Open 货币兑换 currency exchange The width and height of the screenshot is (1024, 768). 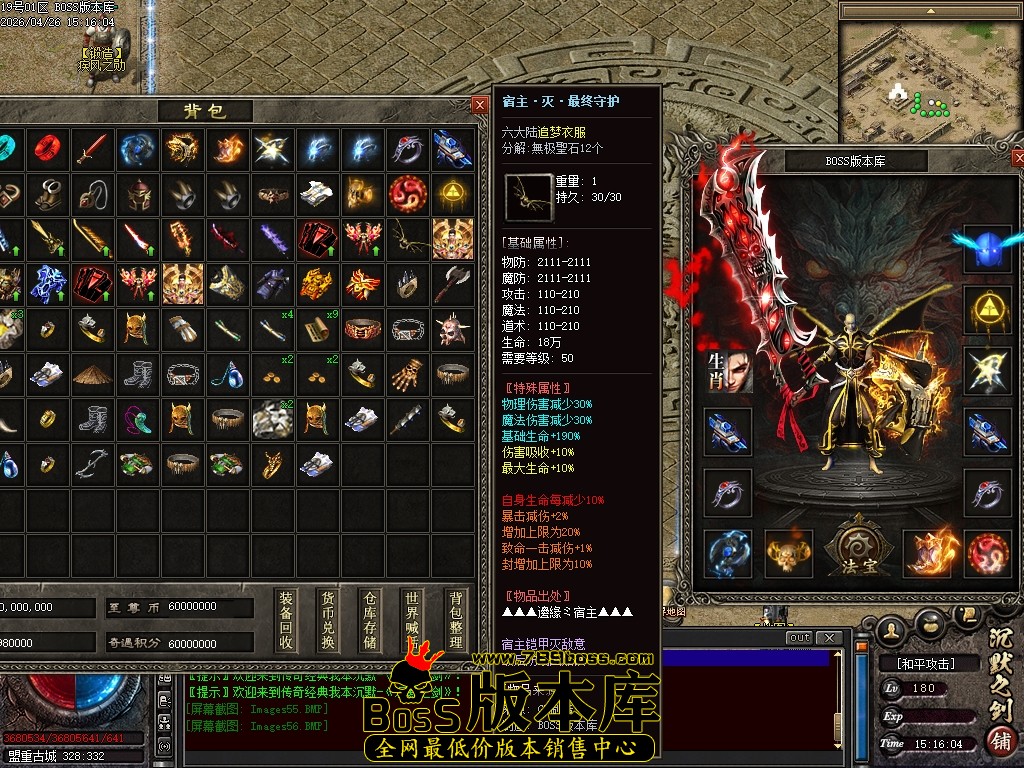pos(328,620)
